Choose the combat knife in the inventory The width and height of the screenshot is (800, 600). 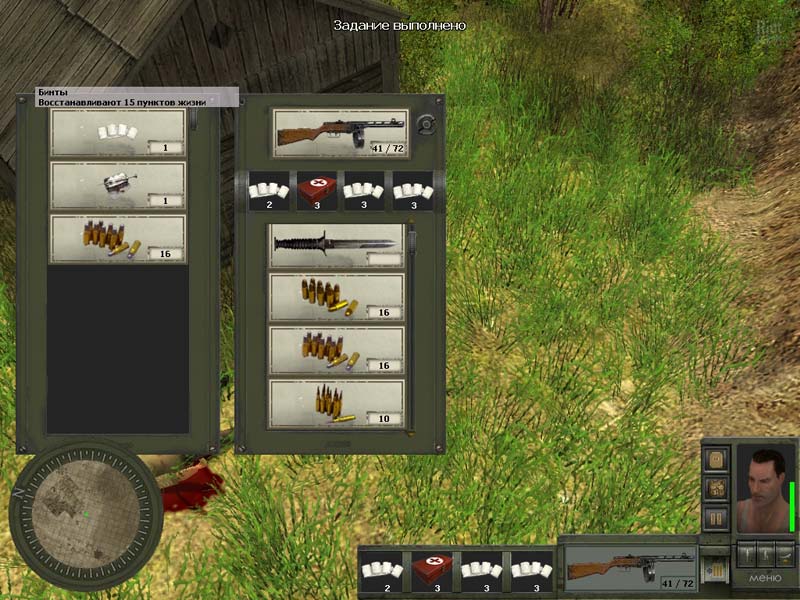tap(336, 245)
